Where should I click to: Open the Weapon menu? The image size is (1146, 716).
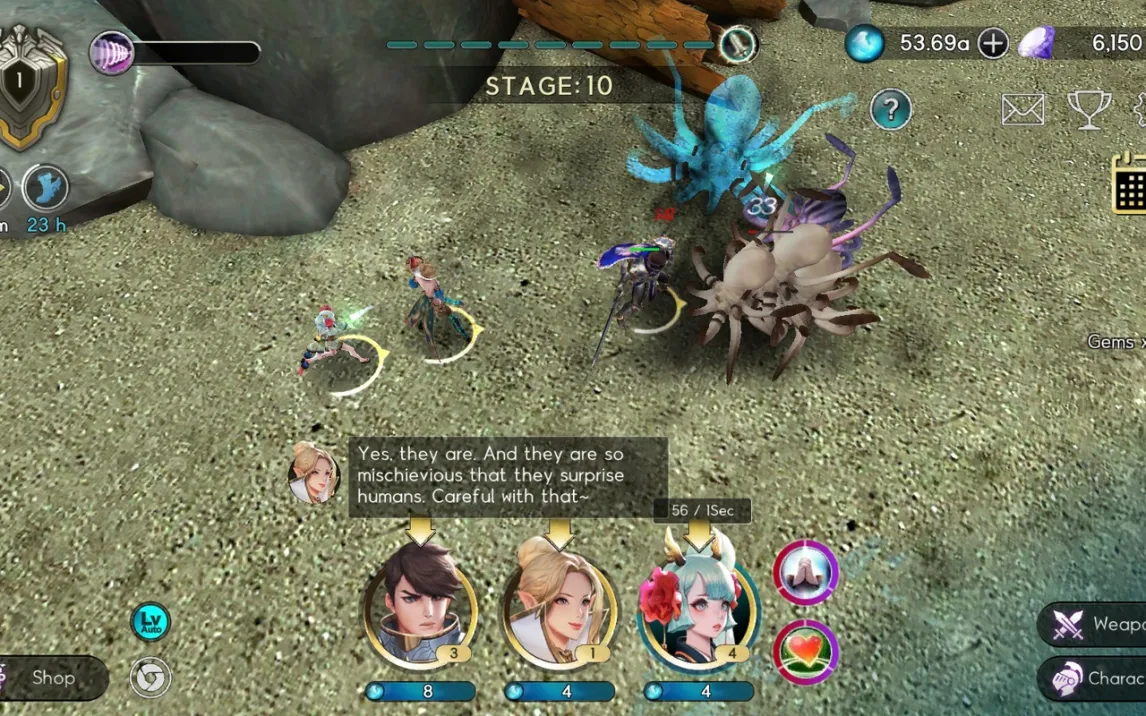click(x=1095, y=625)
